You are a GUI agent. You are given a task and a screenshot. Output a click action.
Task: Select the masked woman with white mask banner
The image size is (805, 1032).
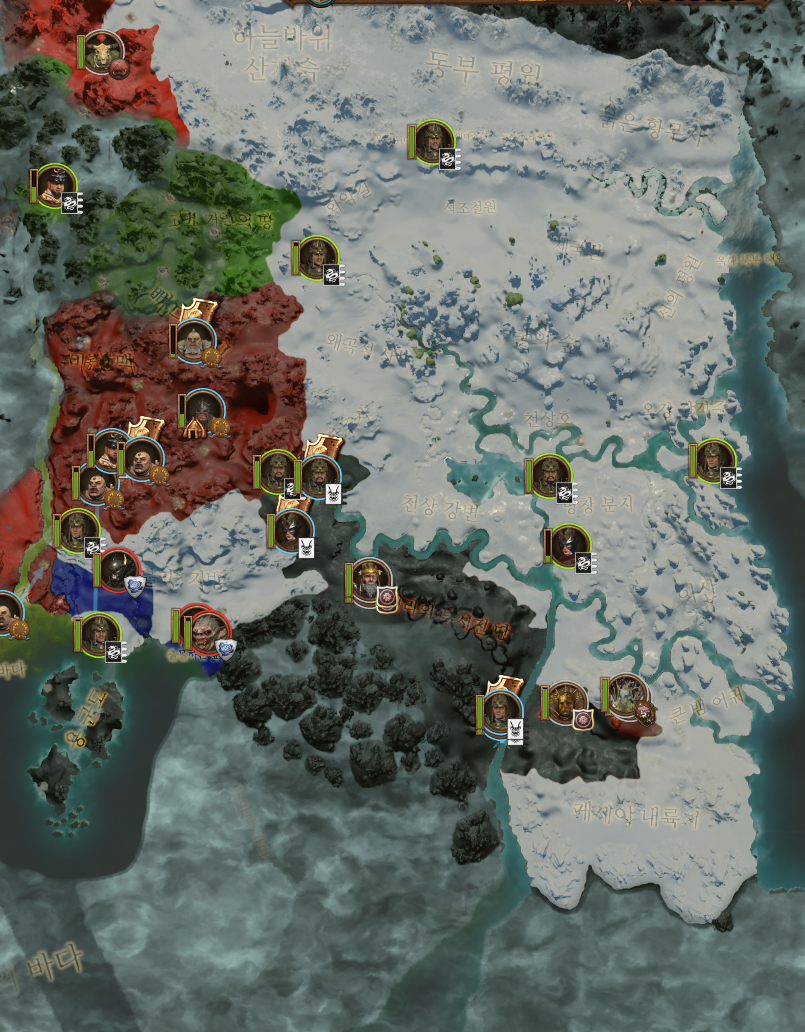[294, 530]
